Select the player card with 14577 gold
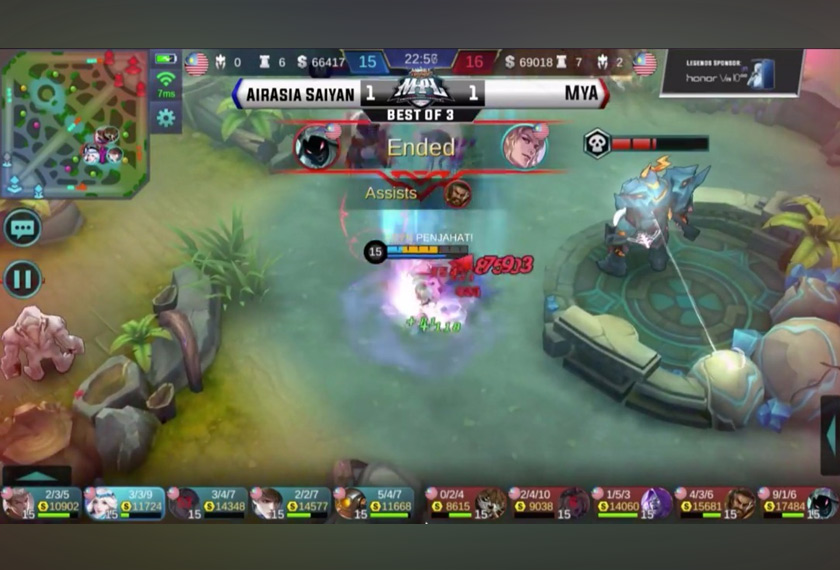The height and width of the screenshot is (570, 840). [x=290, y=503]
